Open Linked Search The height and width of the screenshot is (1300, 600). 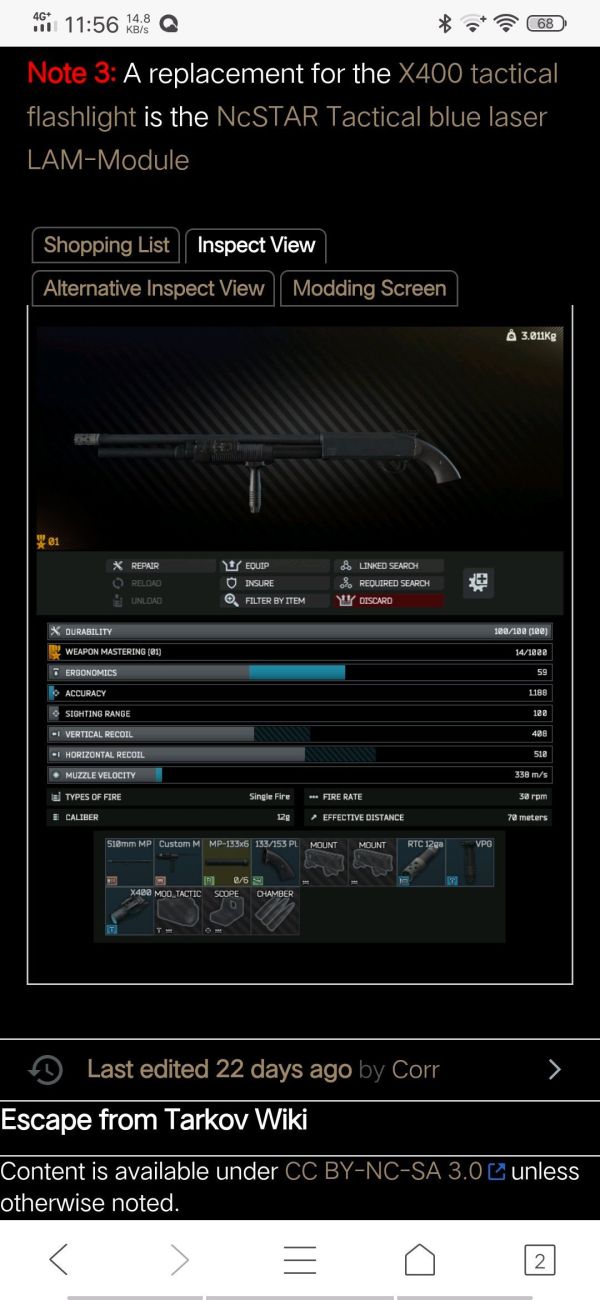pos(387,566)
